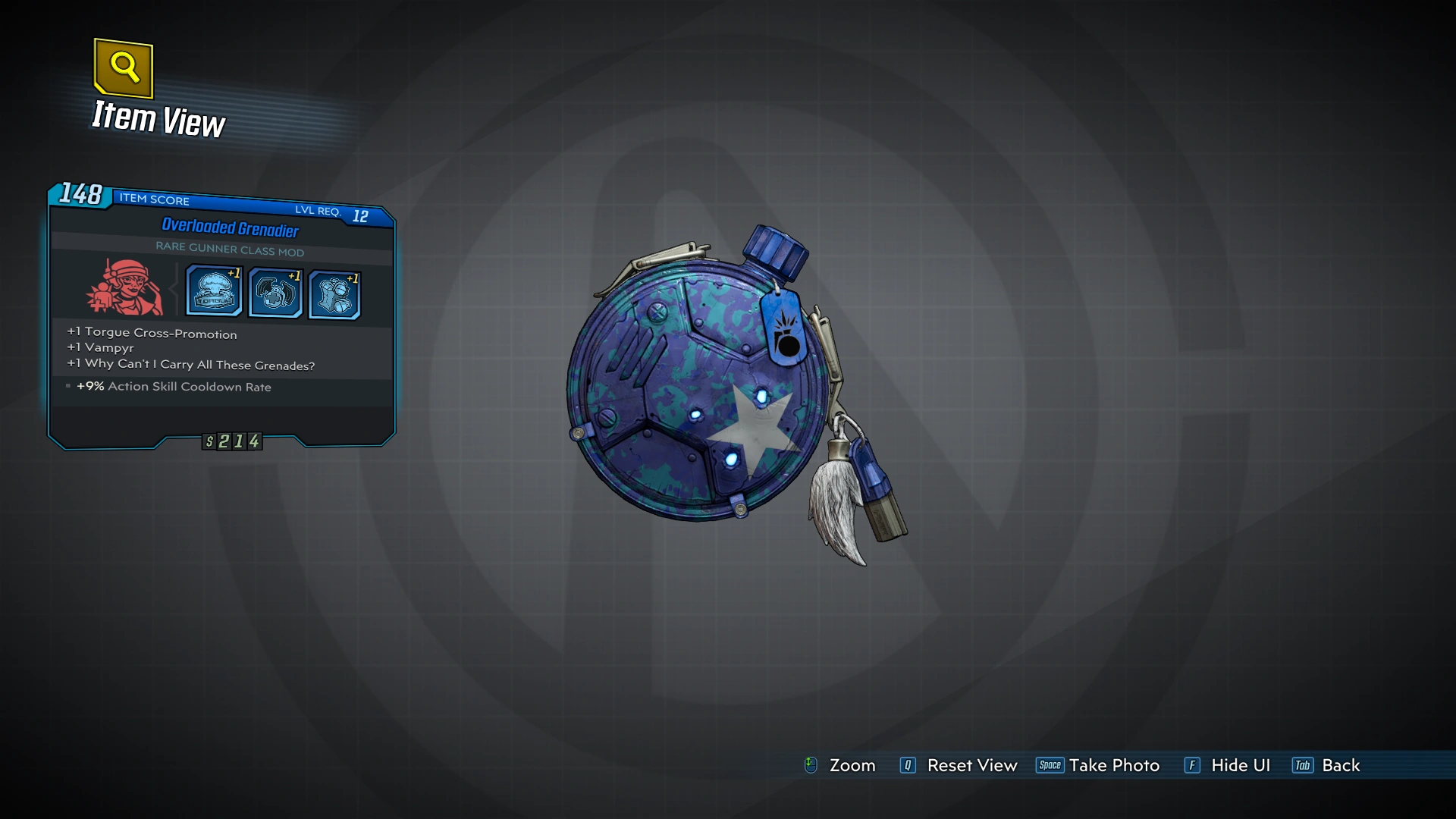Expand the +9% Action Skill Cooldown Rate entry
1456x819 pixels.
point(174,387)
